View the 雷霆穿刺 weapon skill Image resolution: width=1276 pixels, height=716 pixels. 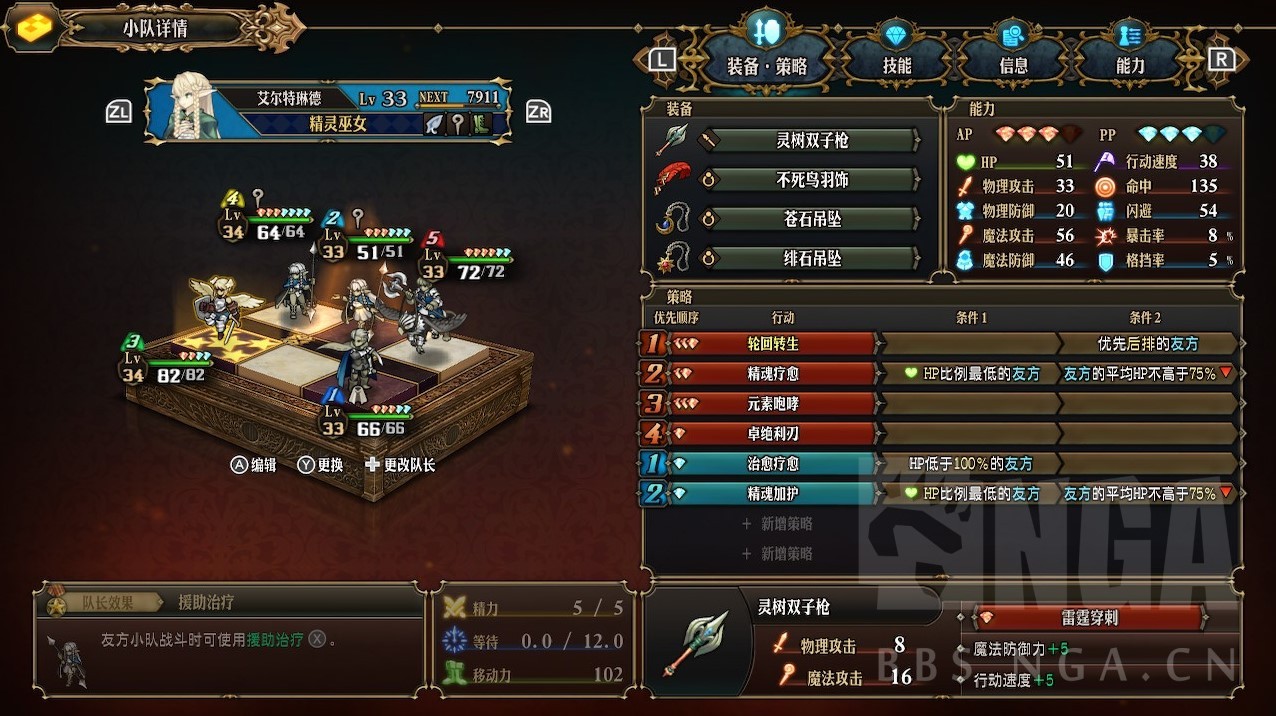click(x=1088, y=618)
